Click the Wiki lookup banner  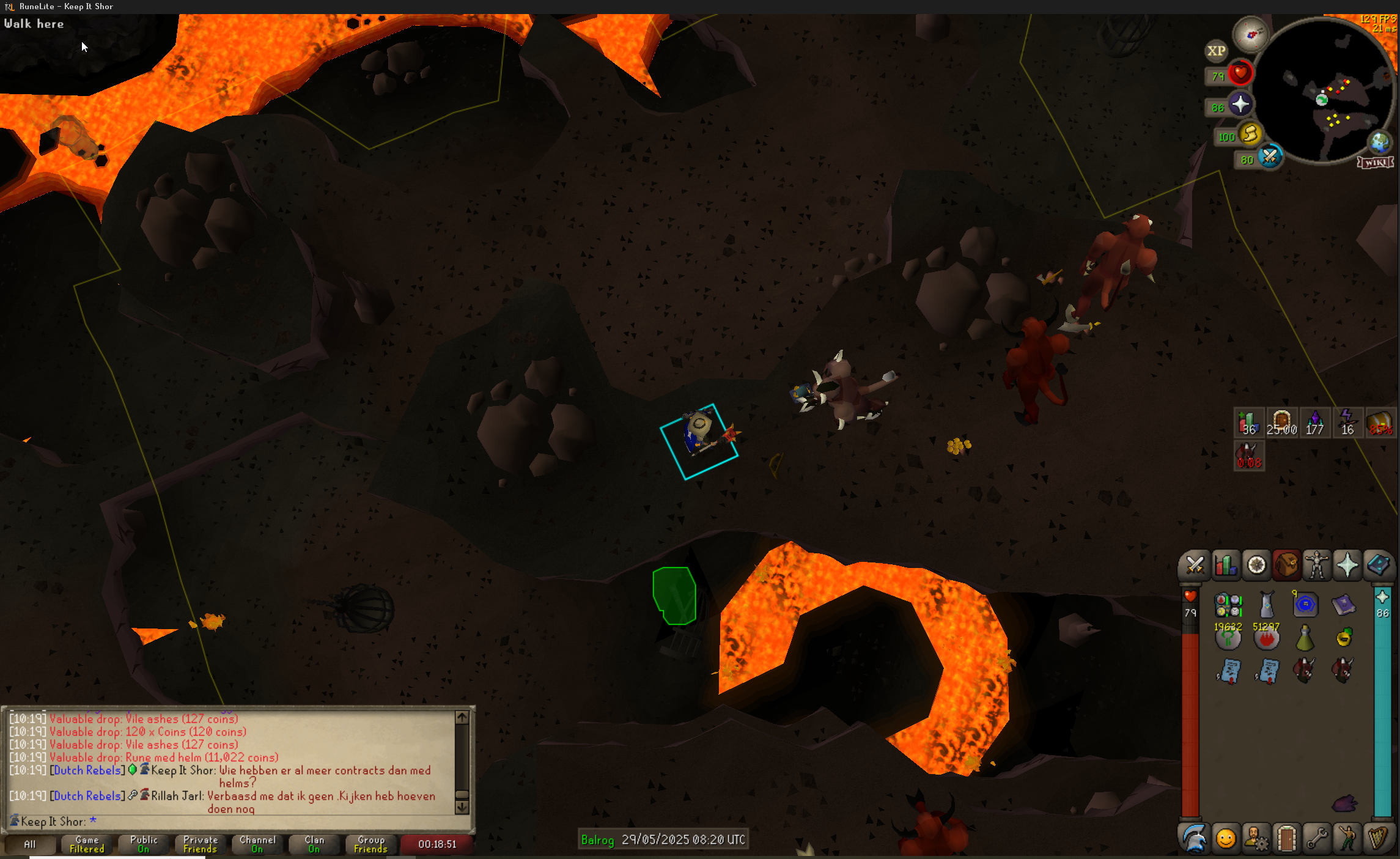click(x=1376, y=163)
